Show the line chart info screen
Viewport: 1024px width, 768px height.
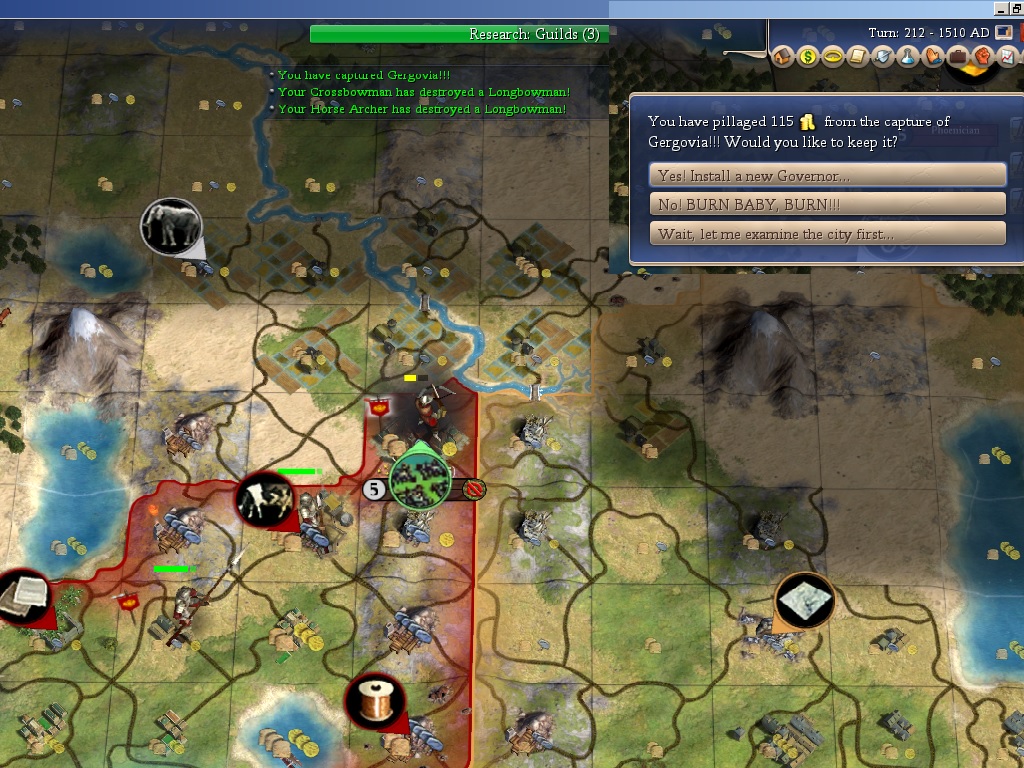pos(1007,56)
